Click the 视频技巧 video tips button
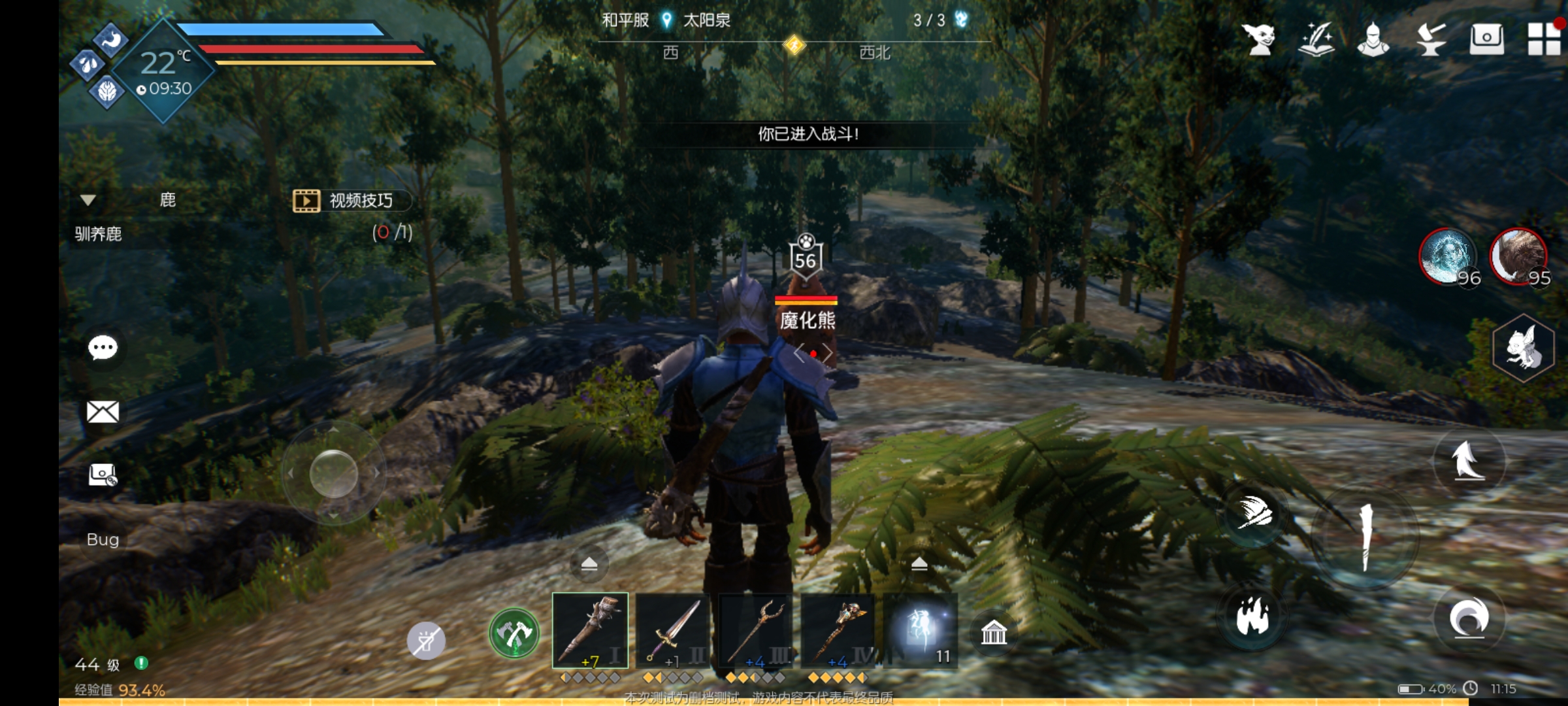This screenshot has width=1568, height=706. pos(351,201)
